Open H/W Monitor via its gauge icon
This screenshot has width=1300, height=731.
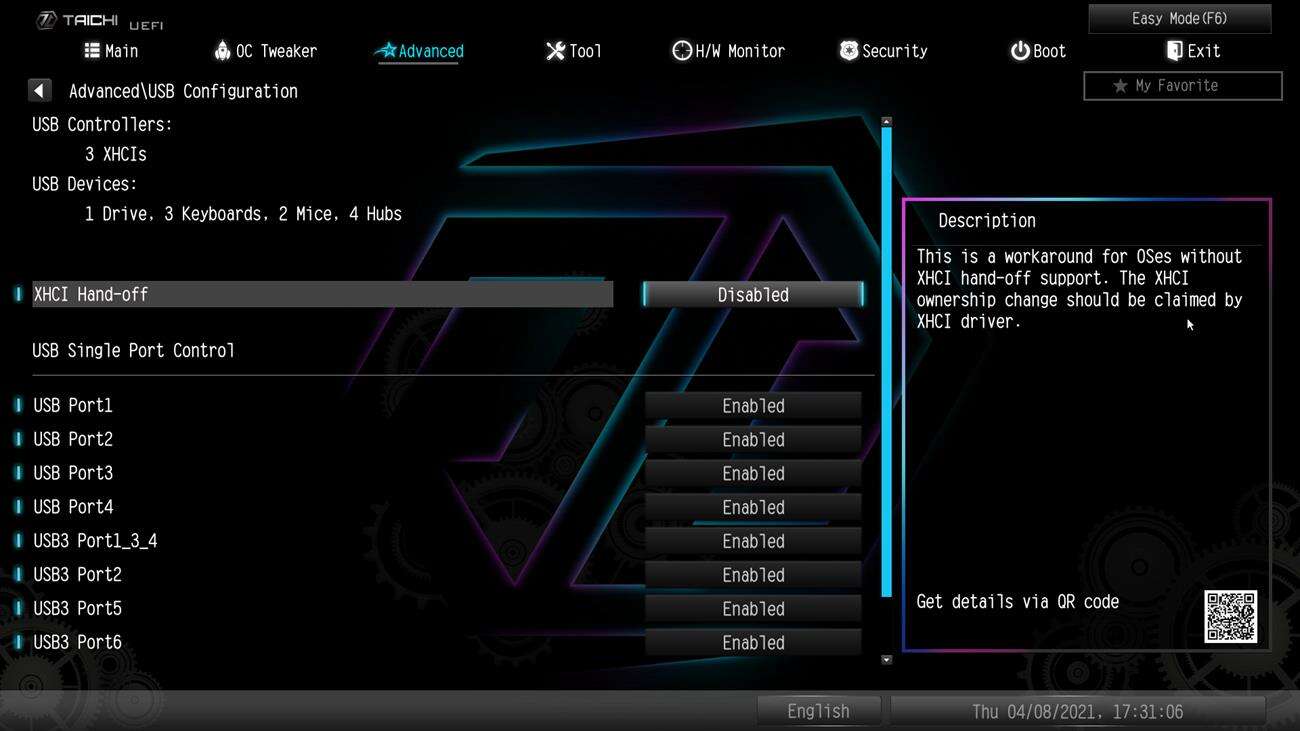[682, 50]
